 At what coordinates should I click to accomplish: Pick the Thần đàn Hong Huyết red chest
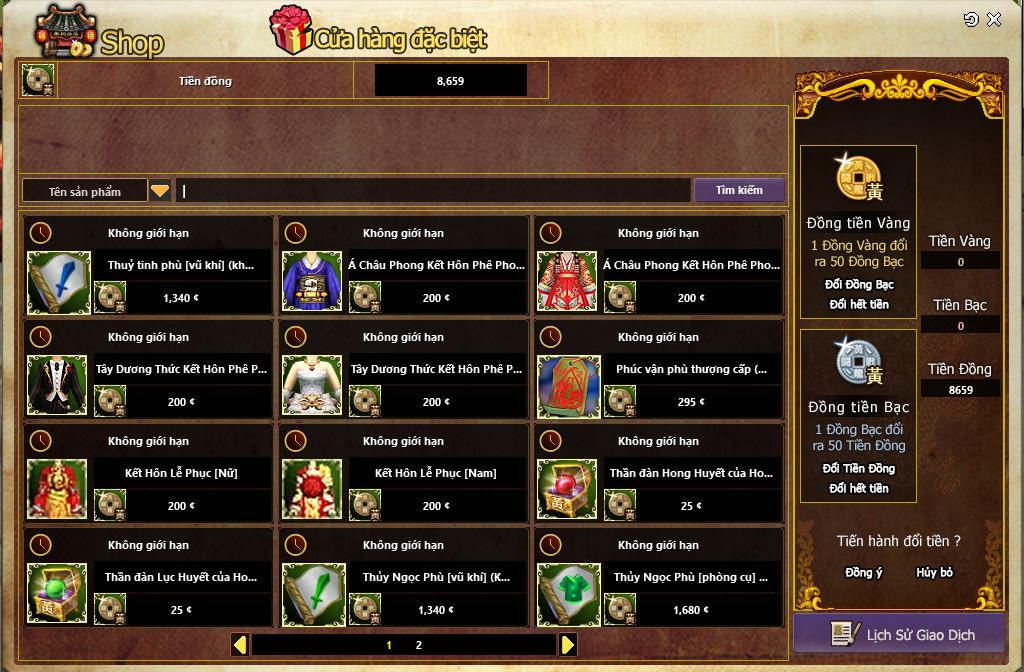569,490
